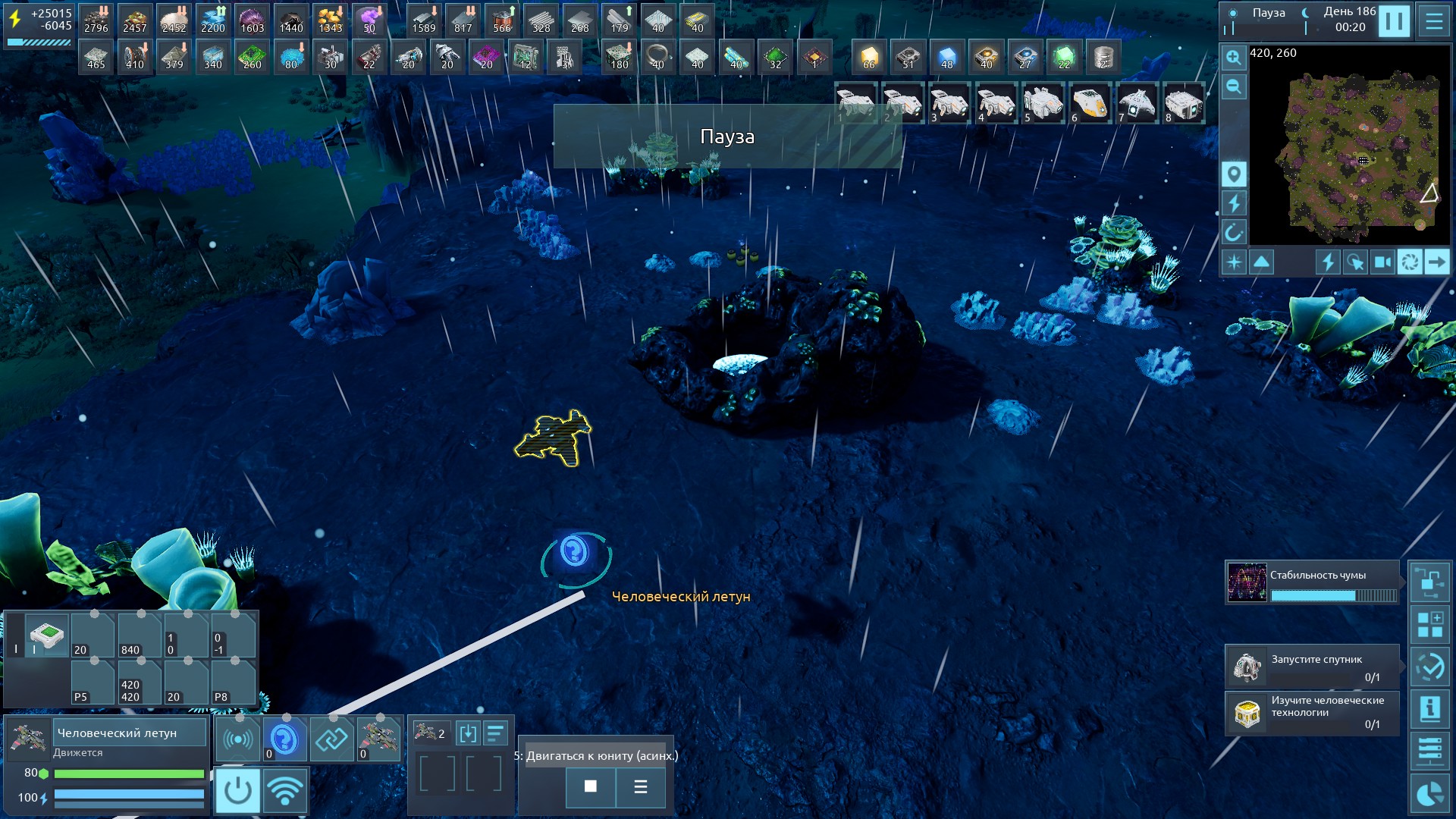
Task: Click the power button of the selected unit
Action: (237, 790)
